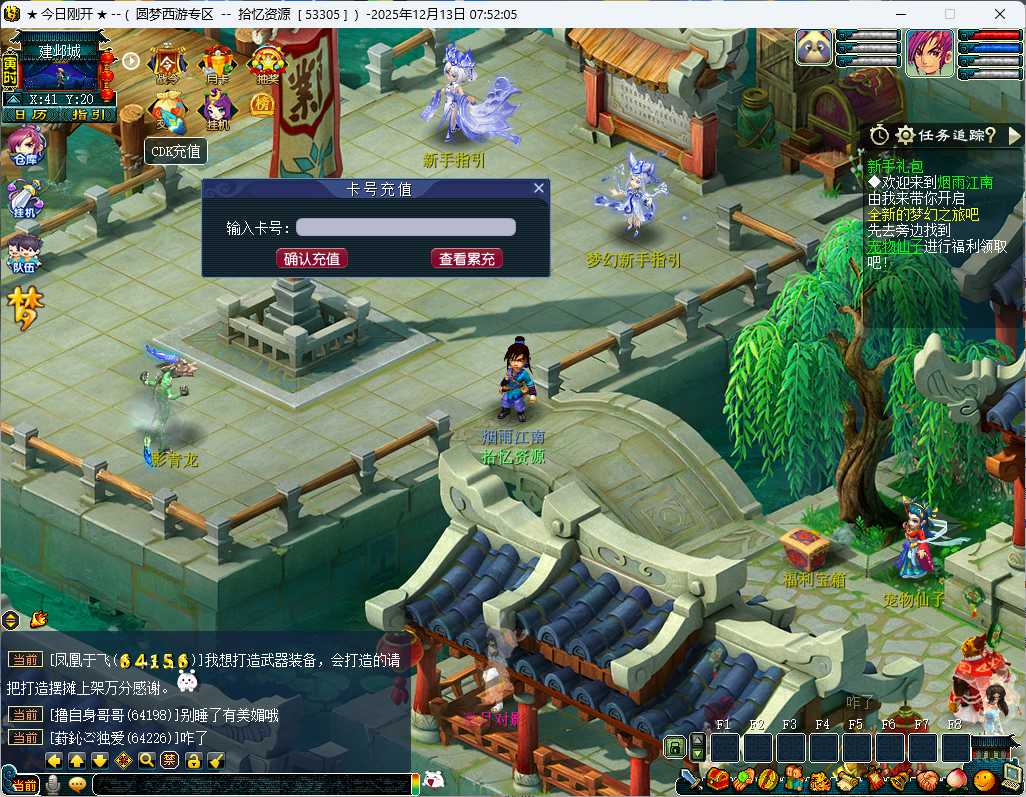Open the 抽奖 lottery icon

[265, 64]
